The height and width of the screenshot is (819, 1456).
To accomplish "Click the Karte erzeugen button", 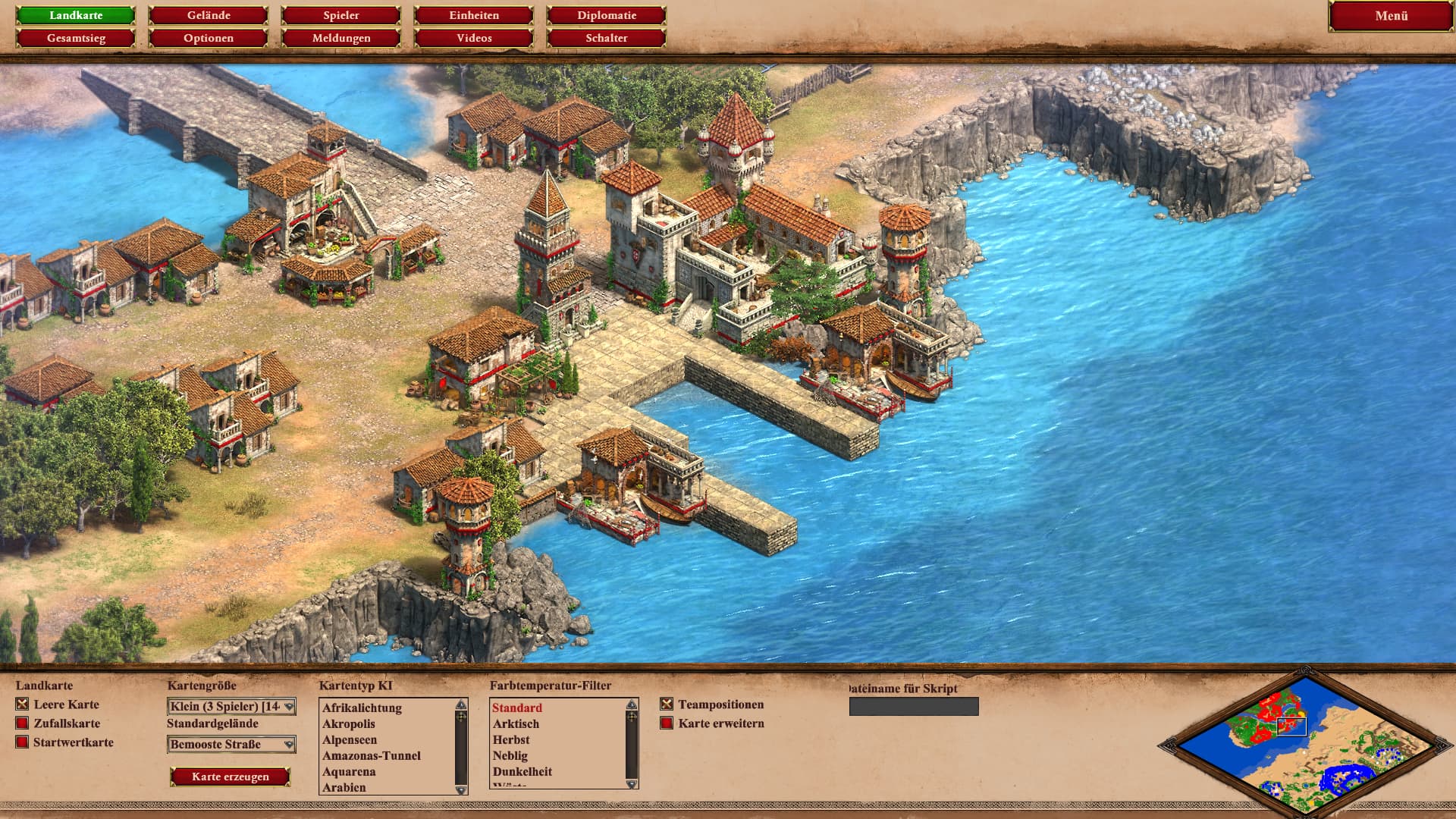I will [x=231, y=777].
